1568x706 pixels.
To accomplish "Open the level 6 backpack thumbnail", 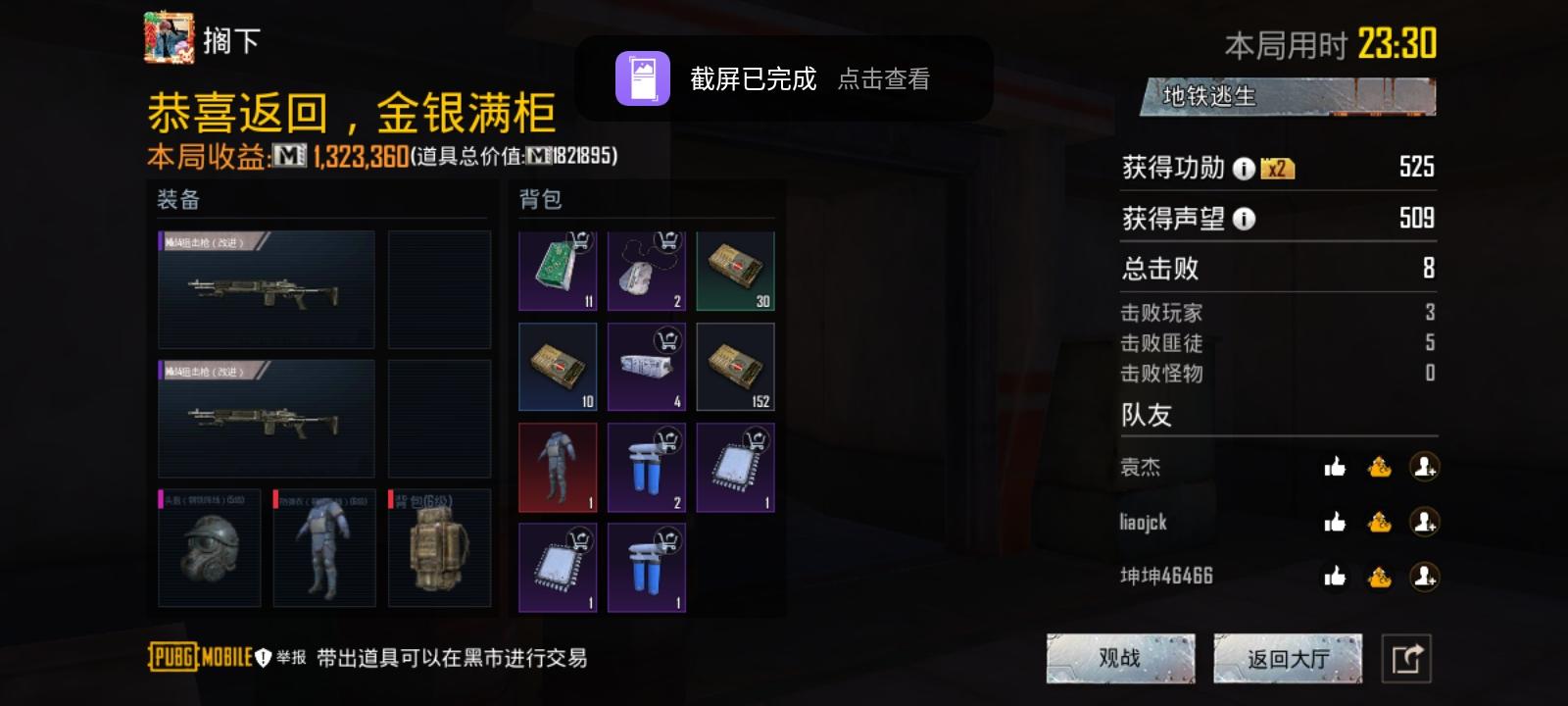I will click(440, 547).
